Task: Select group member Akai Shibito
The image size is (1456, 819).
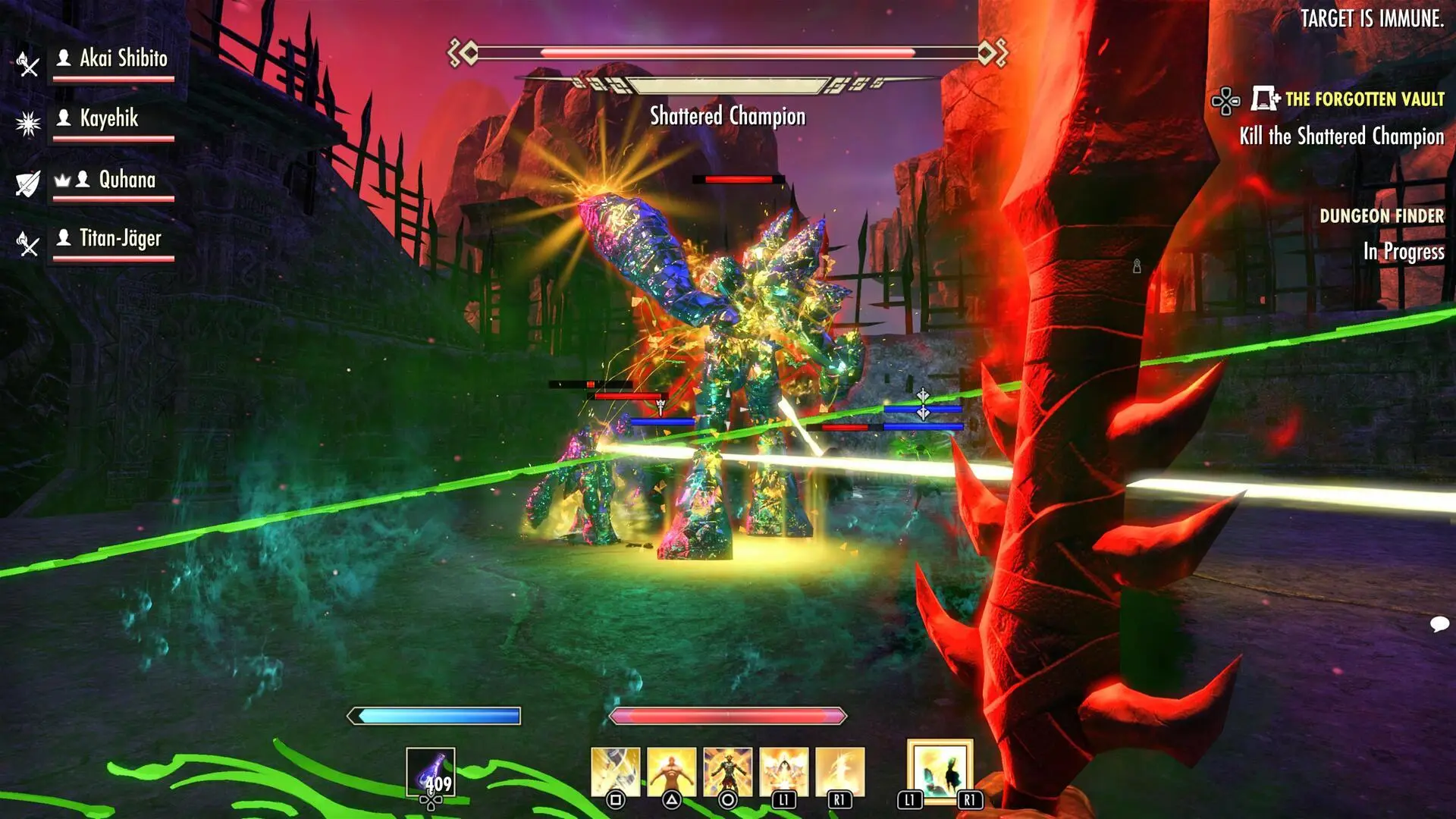Action: (123, 58)
